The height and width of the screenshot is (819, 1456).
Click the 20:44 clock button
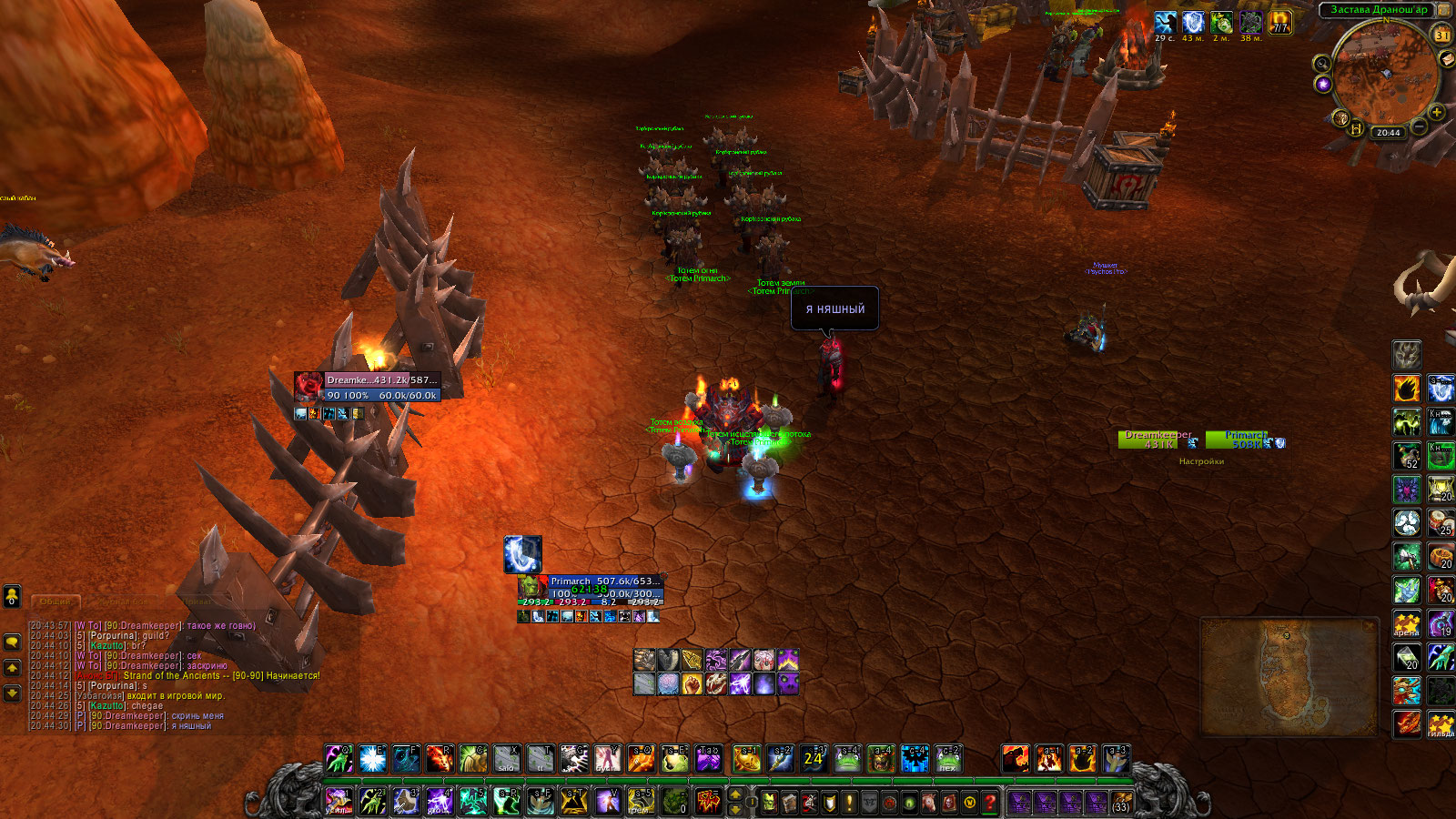[1388, 133]
